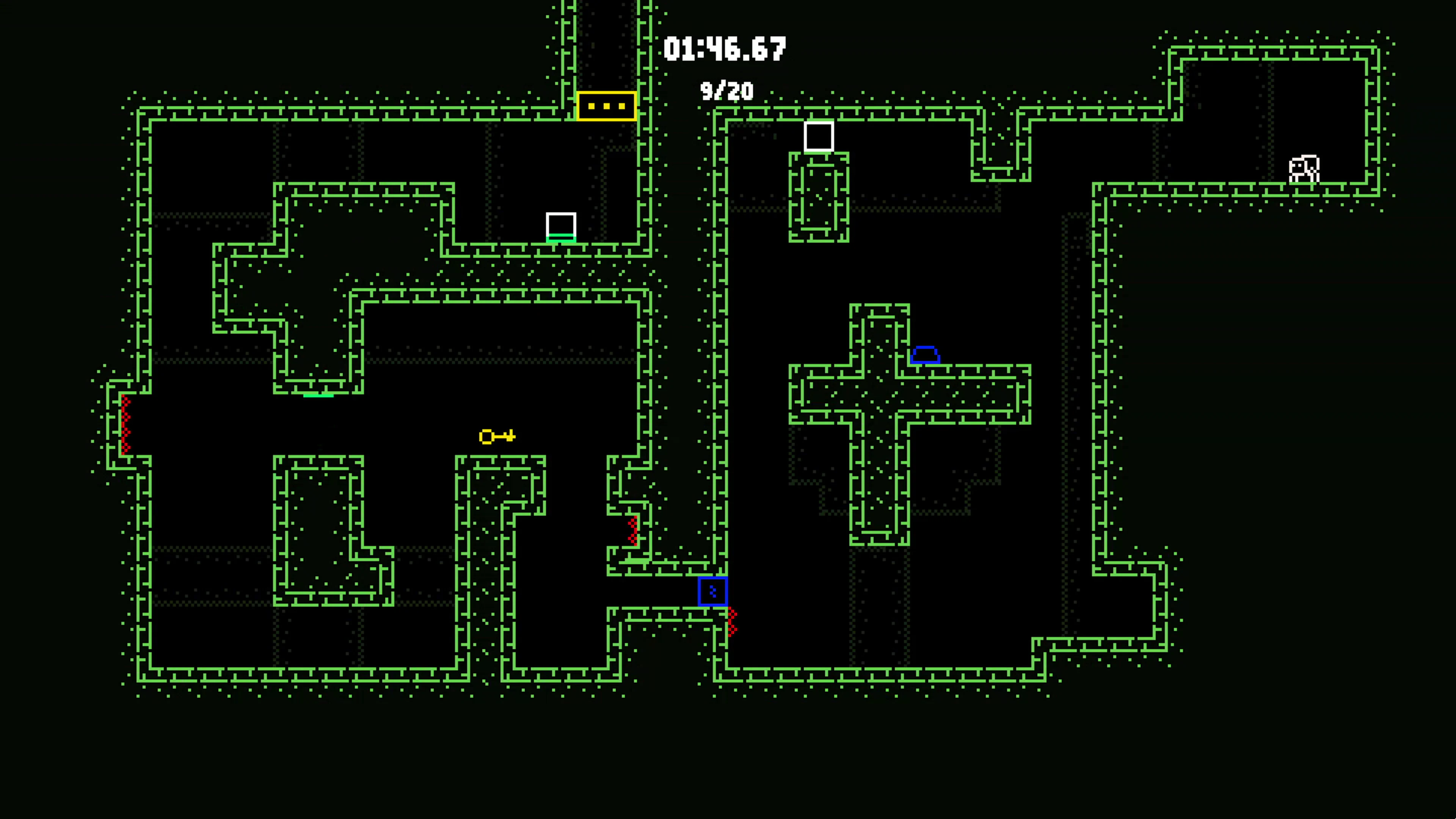Click the blue hat pickup on the cross
Image resolution: width=1456 pixels, height=819 pixels.
(925, 355)
